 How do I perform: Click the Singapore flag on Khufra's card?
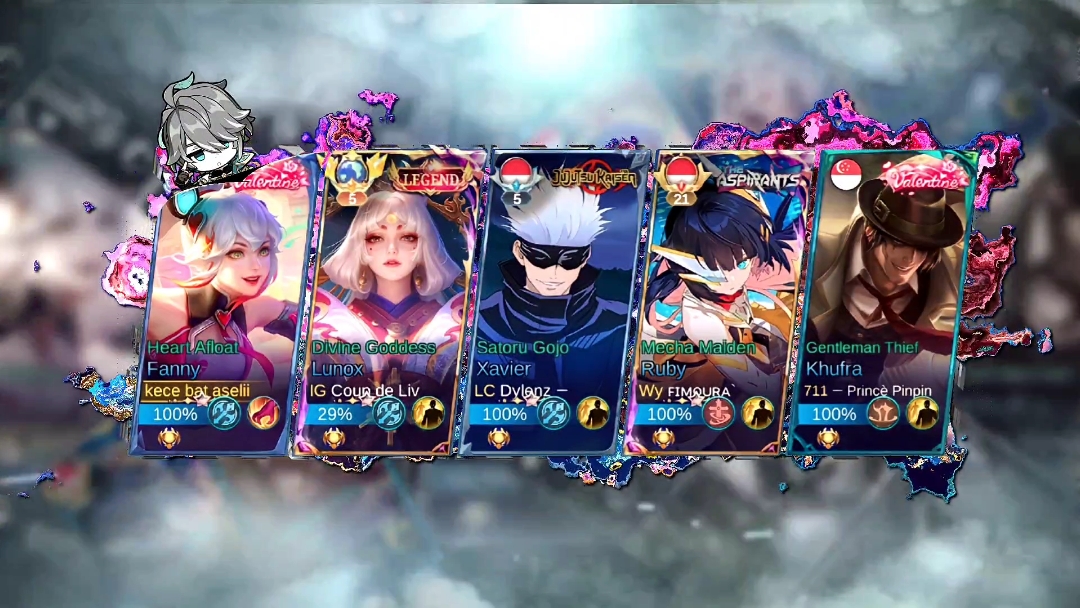coord(846,174)
